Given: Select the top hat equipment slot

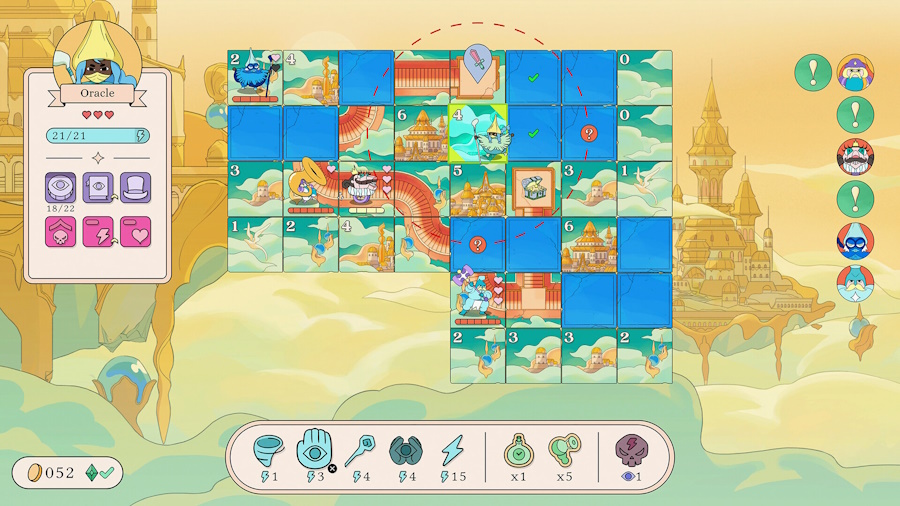Looking at the screenshot, I should click(135, 187).
